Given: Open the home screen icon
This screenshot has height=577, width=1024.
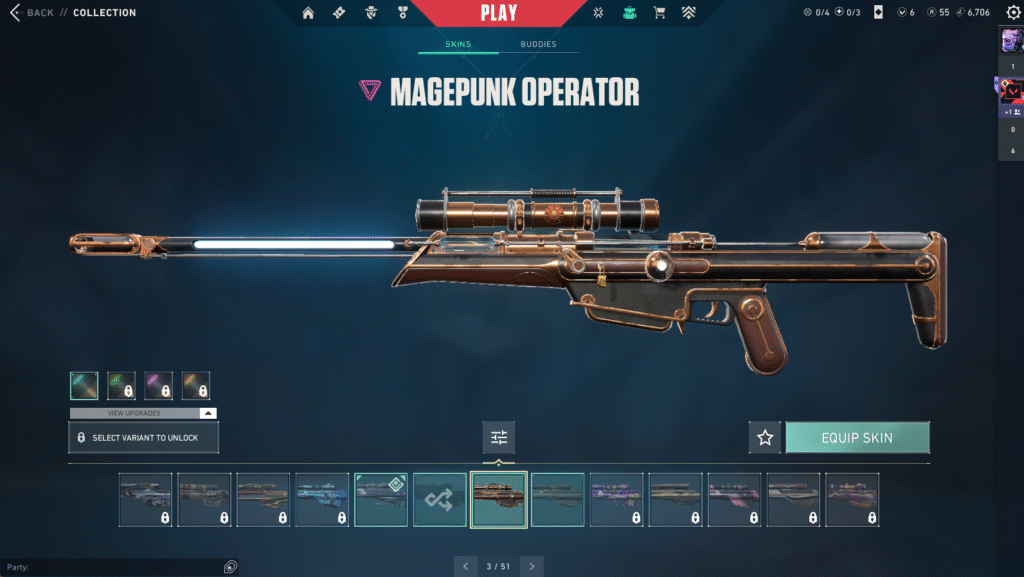Looking at the screenshot, I should tap(308, 13).
